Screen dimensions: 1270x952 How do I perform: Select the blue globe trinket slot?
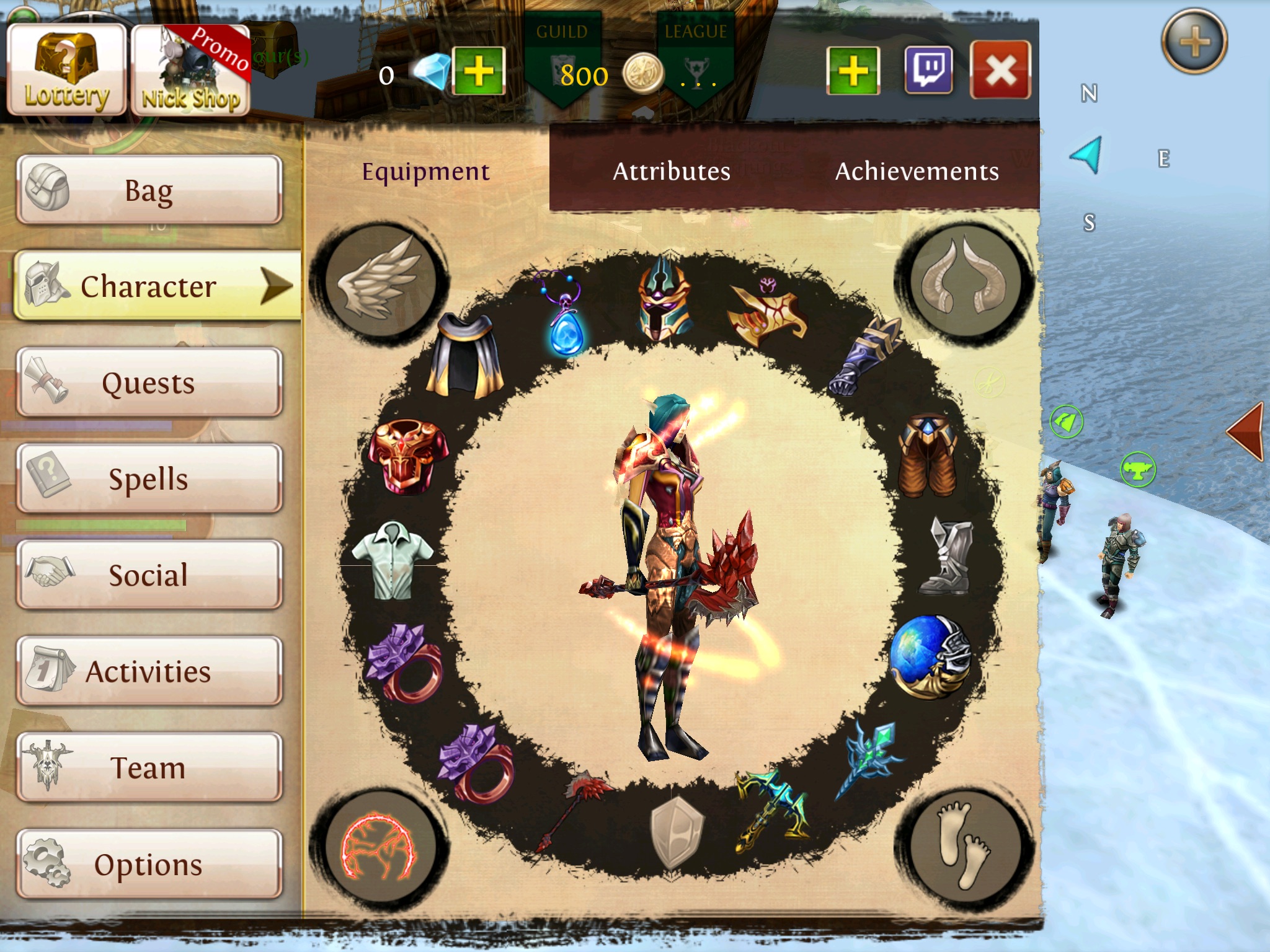pos(929,657)
